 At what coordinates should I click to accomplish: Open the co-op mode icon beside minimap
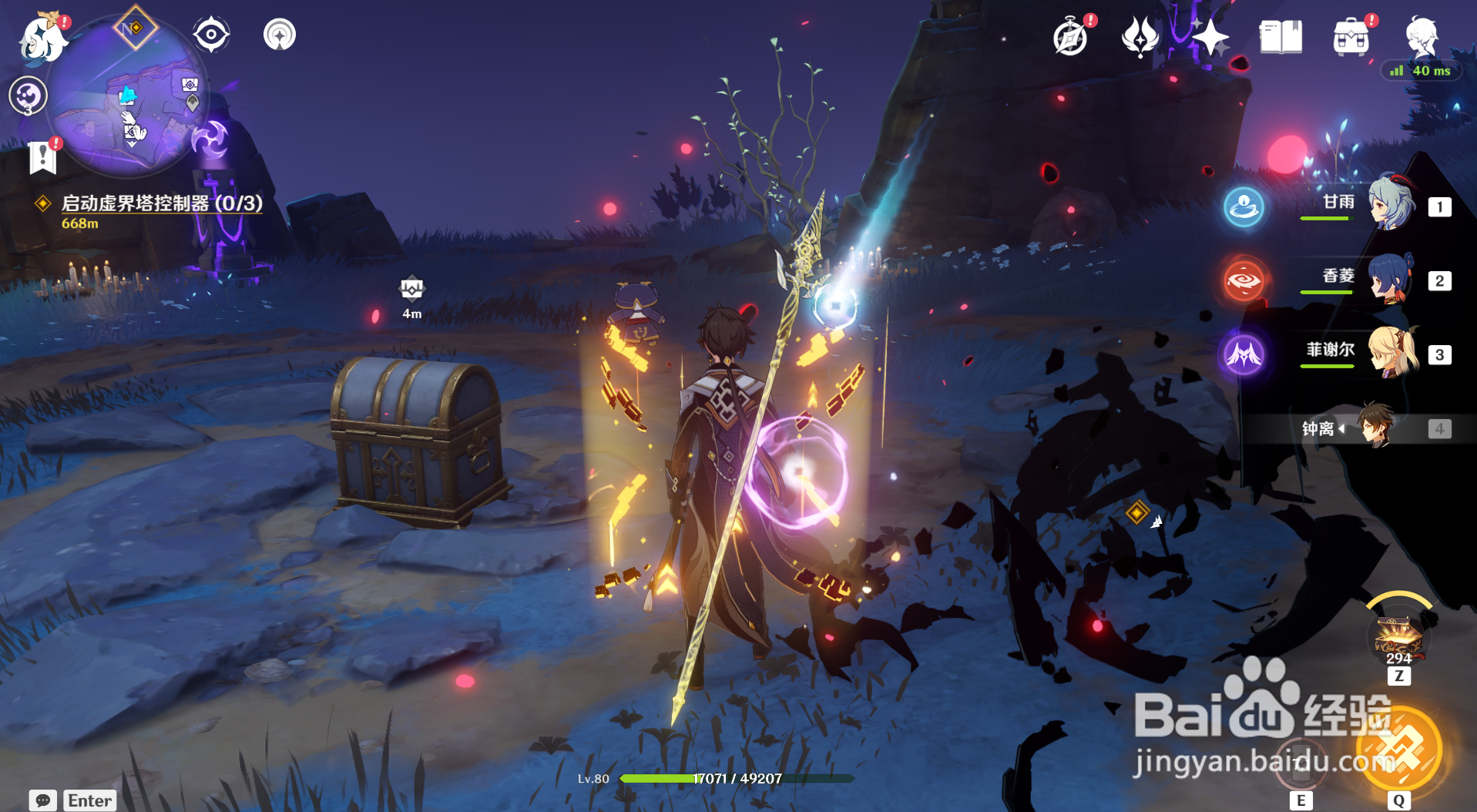pos(29,96)
